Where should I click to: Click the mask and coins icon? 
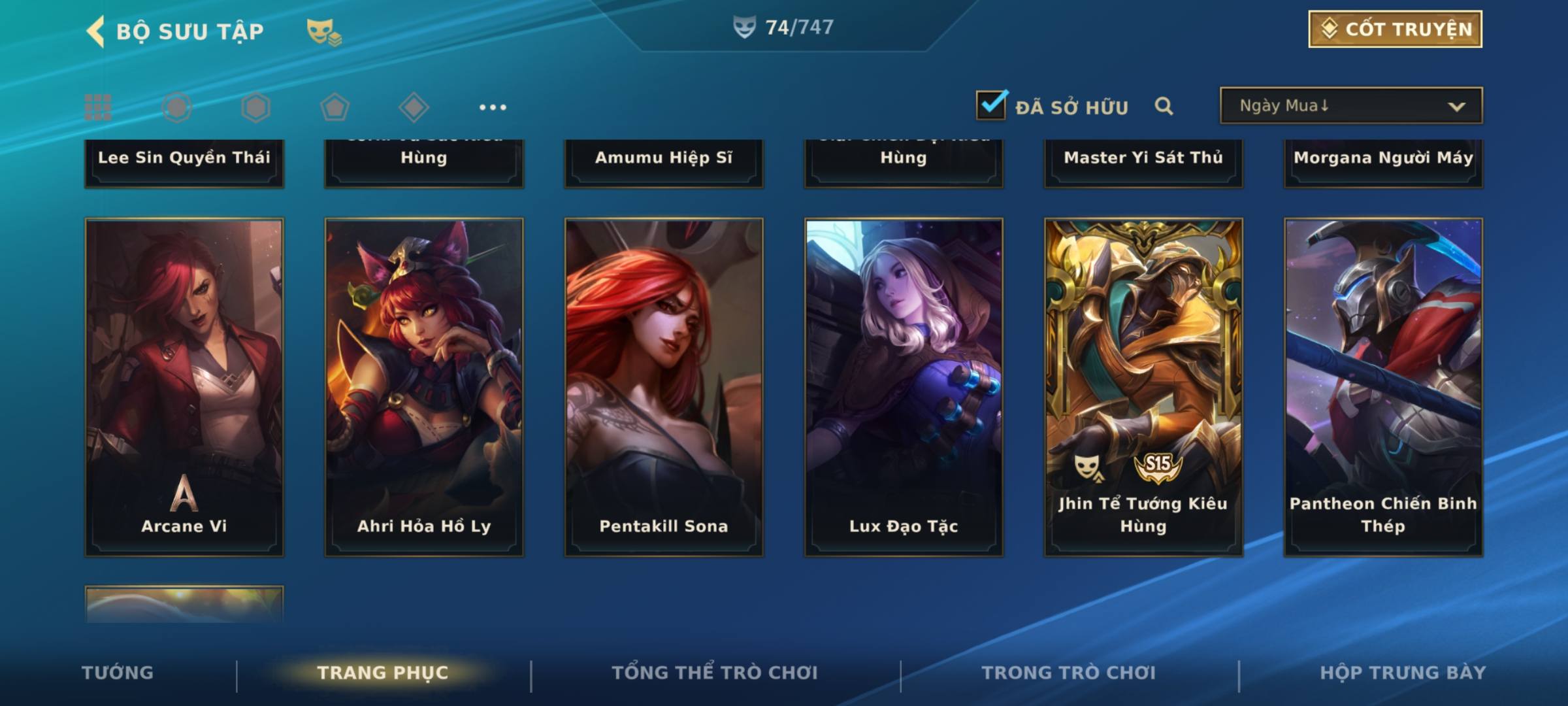click(x=324, y=31)
